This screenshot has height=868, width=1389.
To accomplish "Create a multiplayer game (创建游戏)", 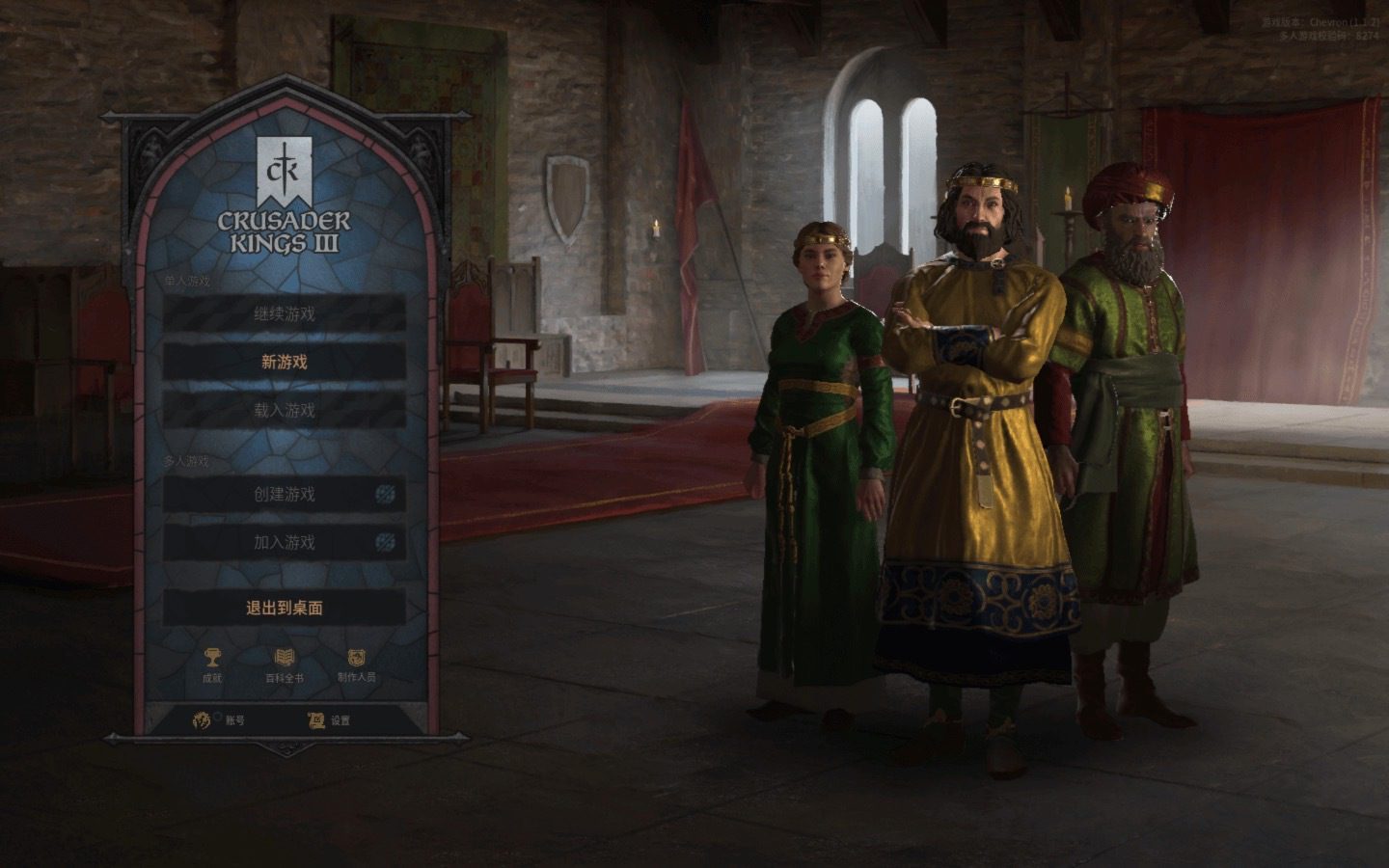I will (284, 495).
